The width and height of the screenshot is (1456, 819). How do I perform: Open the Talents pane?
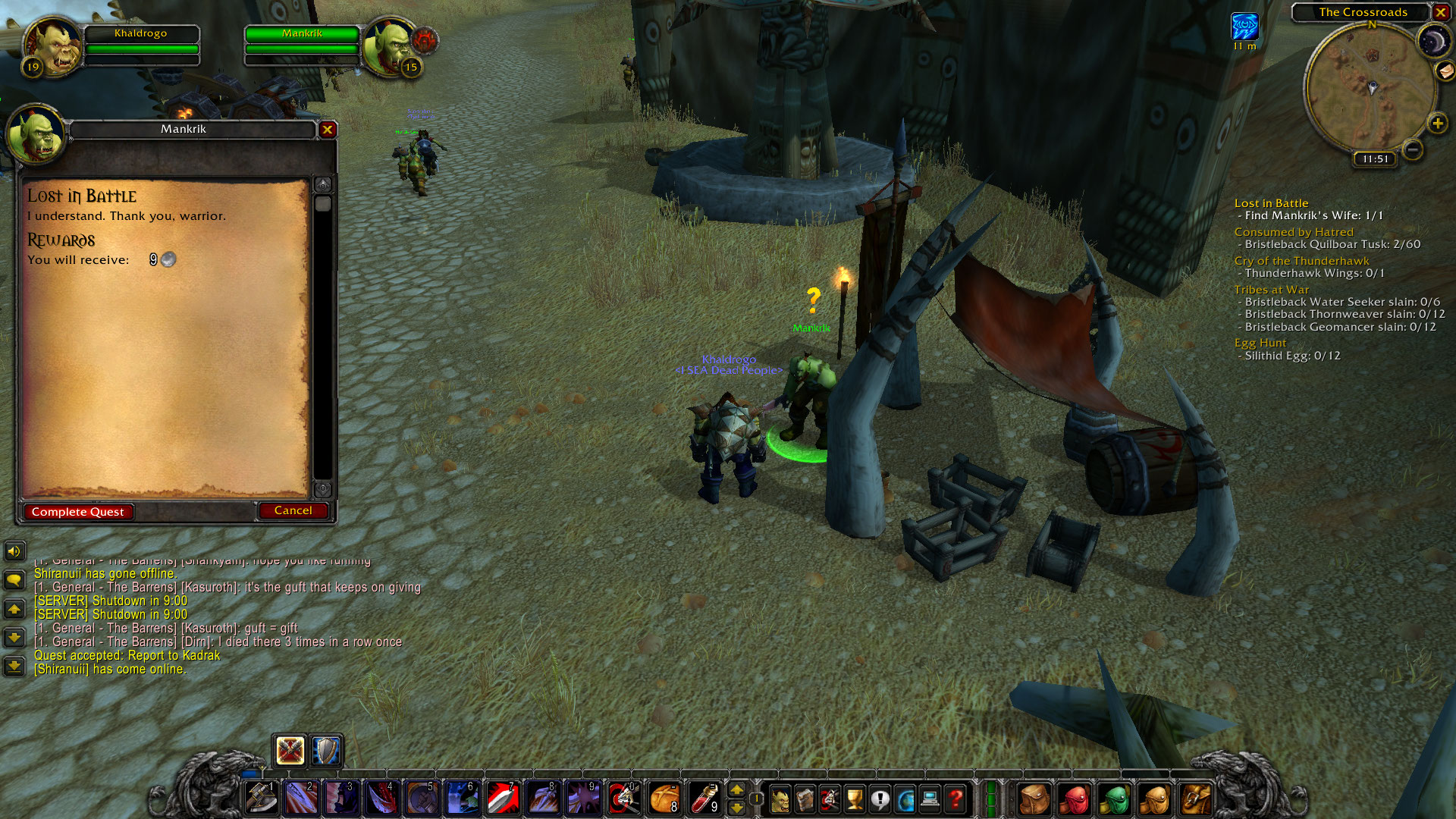click(829, 797)
